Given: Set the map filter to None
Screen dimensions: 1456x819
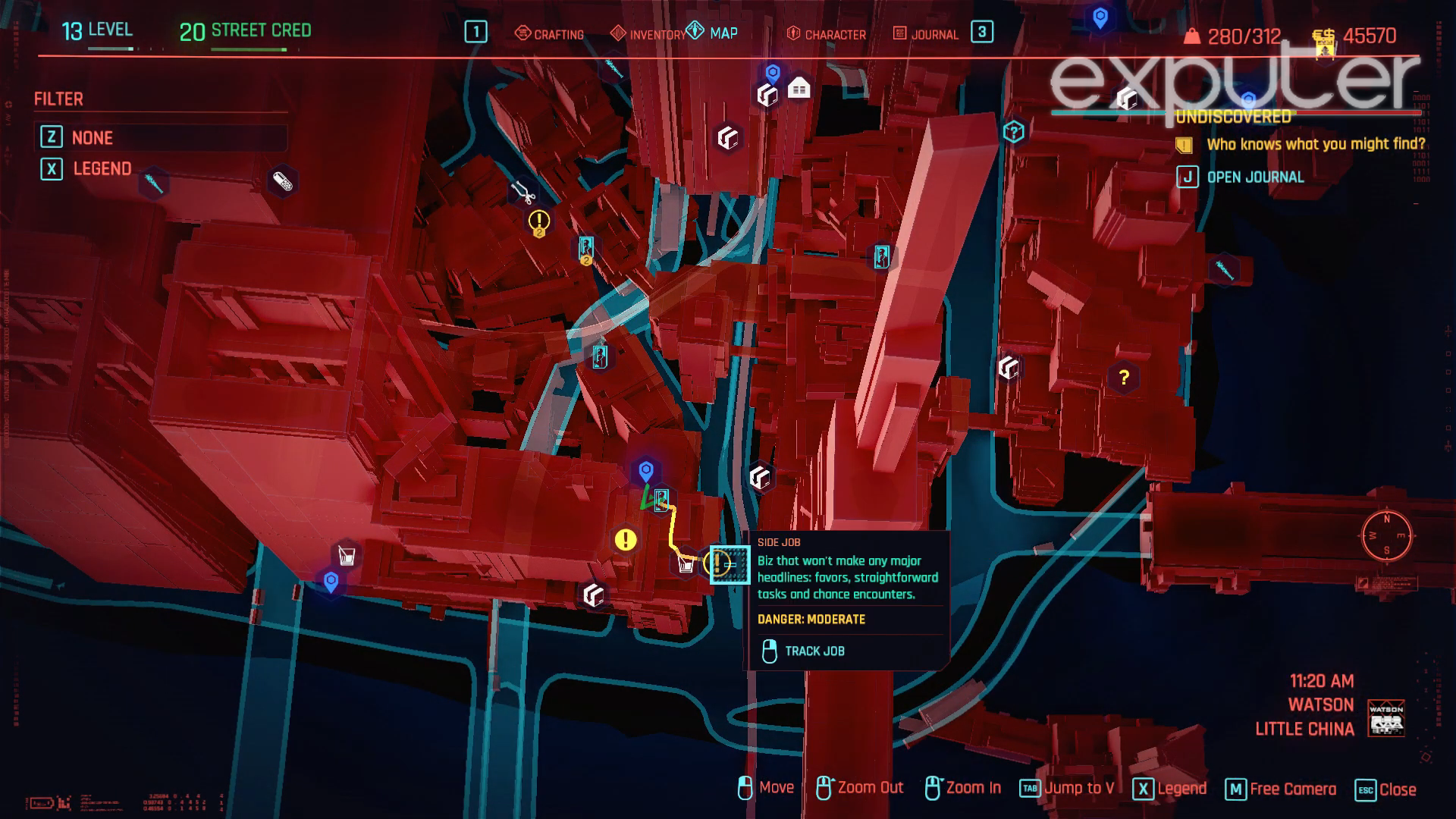Looking at the screenshot, I should pyautogui.click(x=93, y=137).
